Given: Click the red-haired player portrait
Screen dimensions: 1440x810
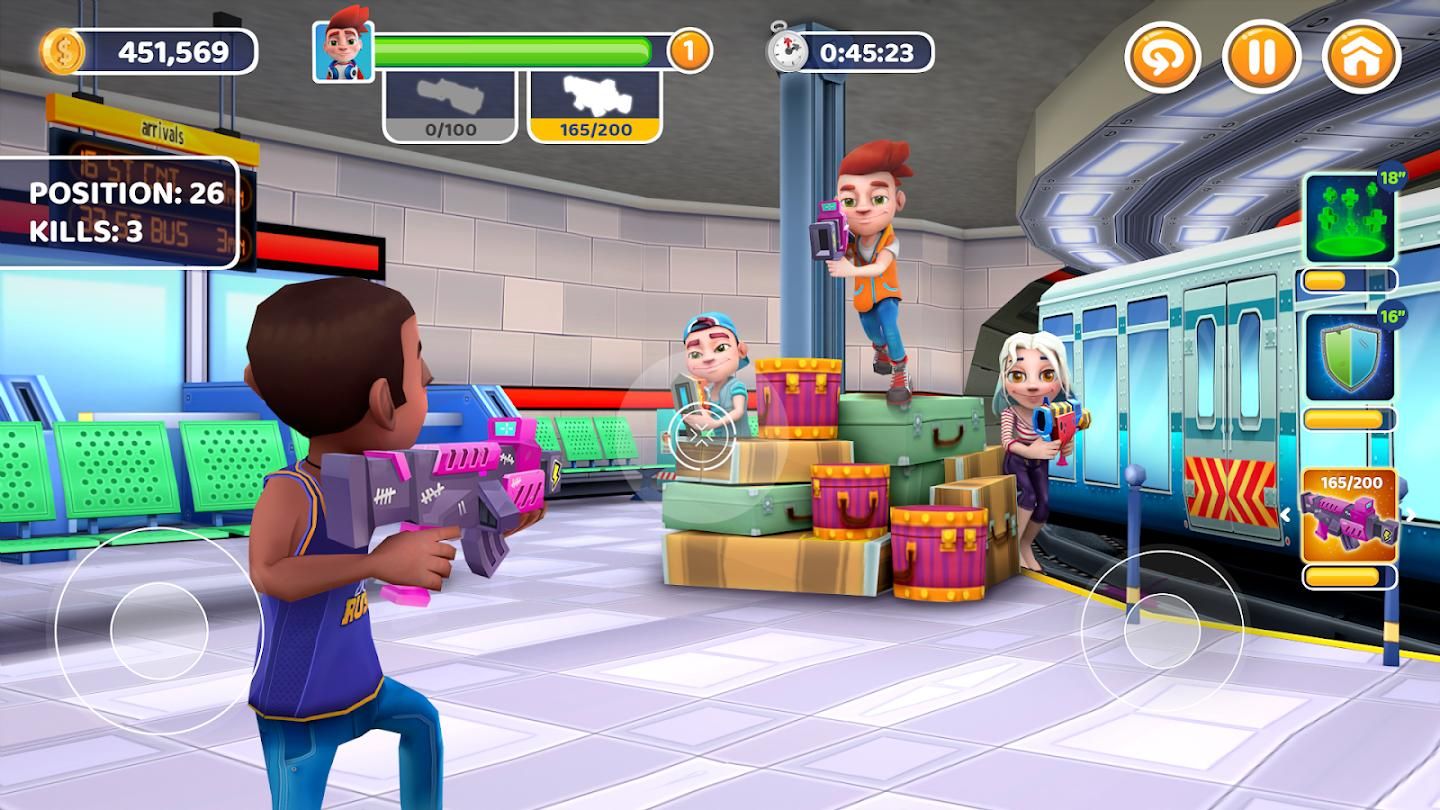Looking at the screenshot, I should pyautogui.click(x=343, y=51).
